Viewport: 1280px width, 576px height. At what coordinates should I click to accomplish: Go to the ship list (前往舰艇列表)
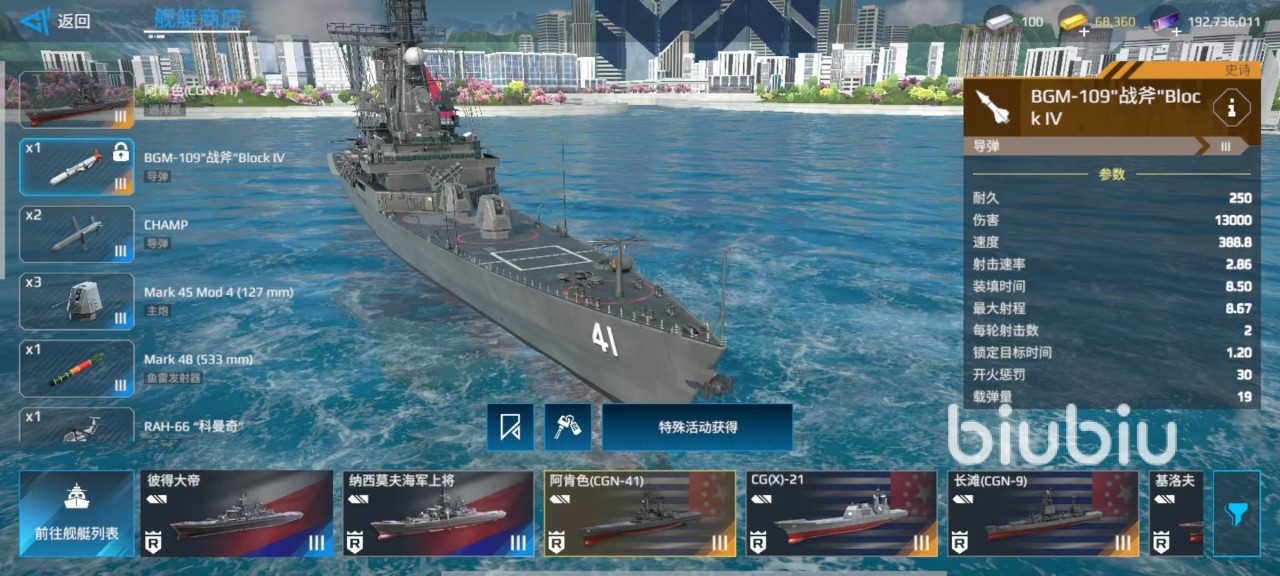77,513
